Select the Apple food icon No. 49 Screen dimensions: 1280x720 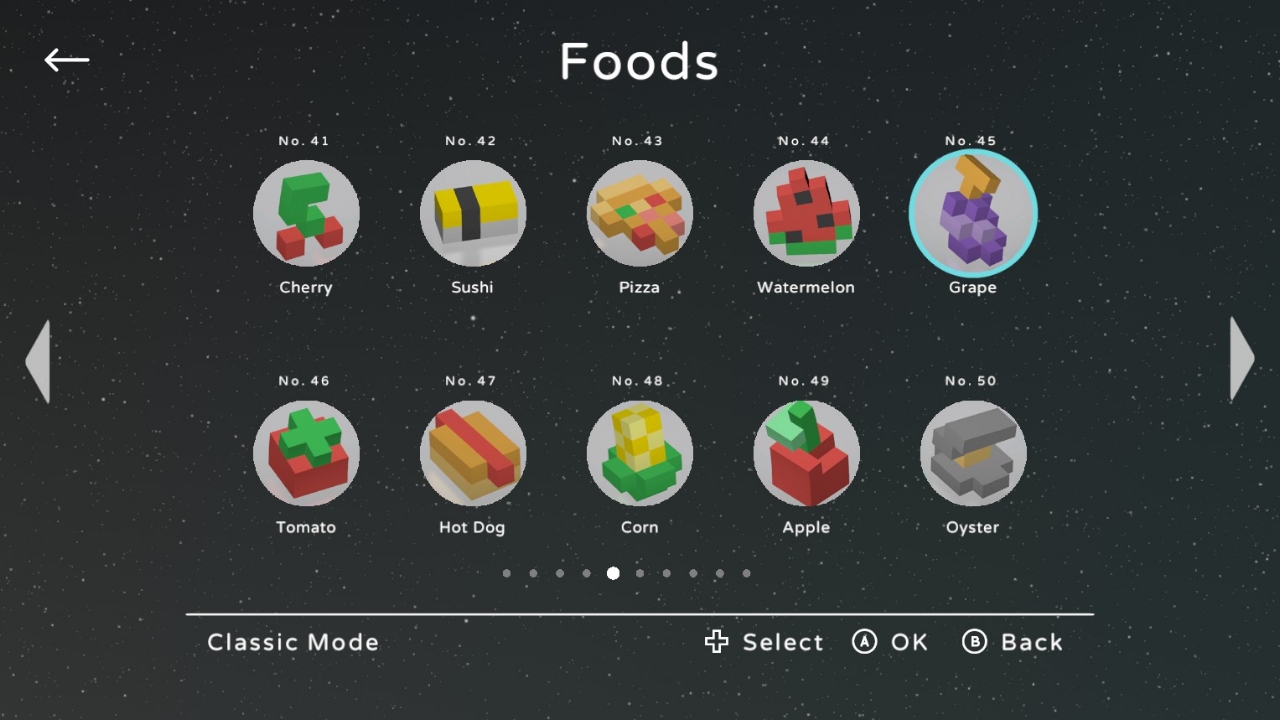pyautogui.click(x=806, y=453)
